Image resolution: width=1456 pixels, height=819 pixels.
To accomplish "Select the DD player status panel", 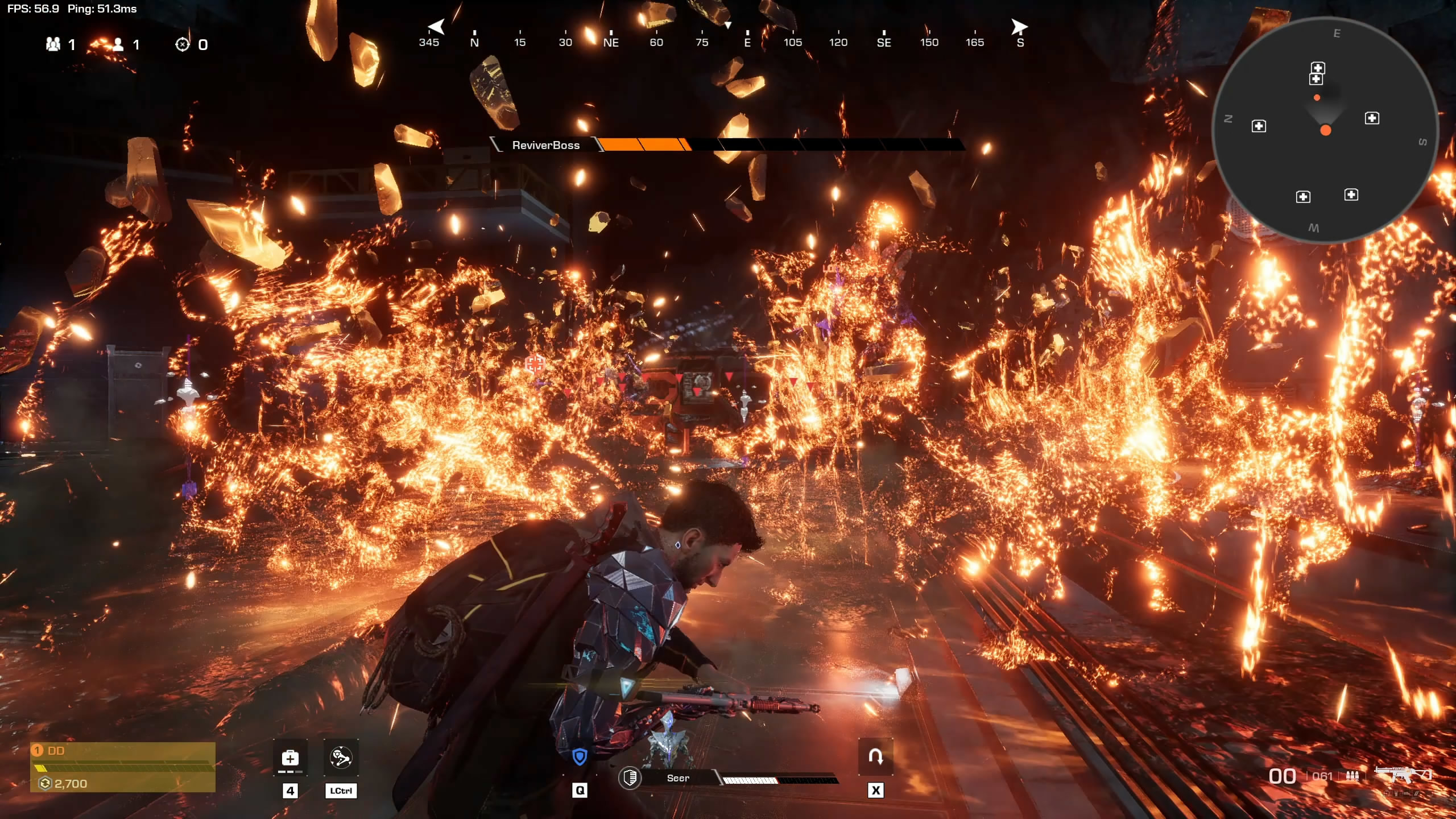I will 123,767.
